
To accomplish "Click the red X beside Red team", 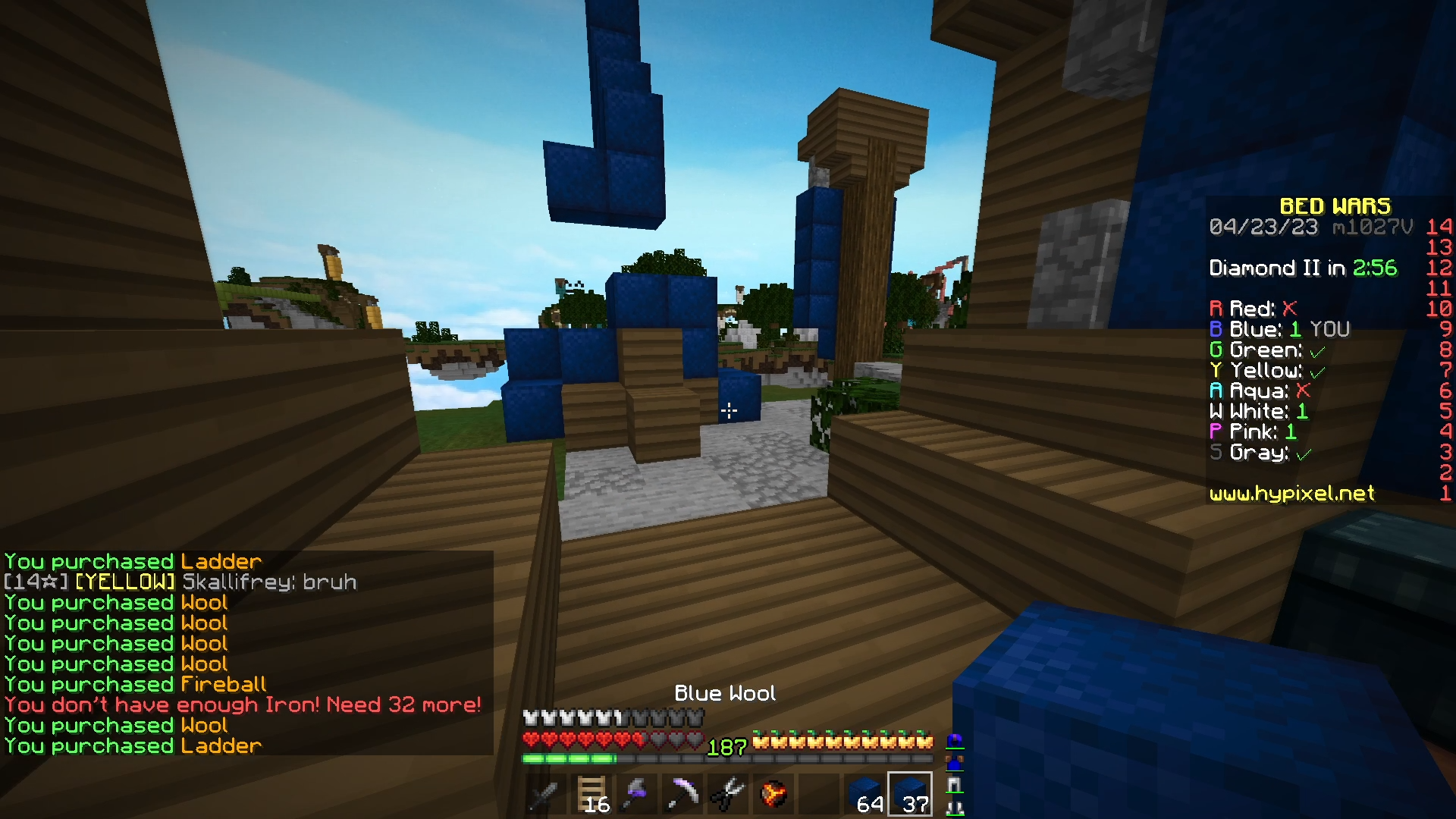I will [1289, 309].
